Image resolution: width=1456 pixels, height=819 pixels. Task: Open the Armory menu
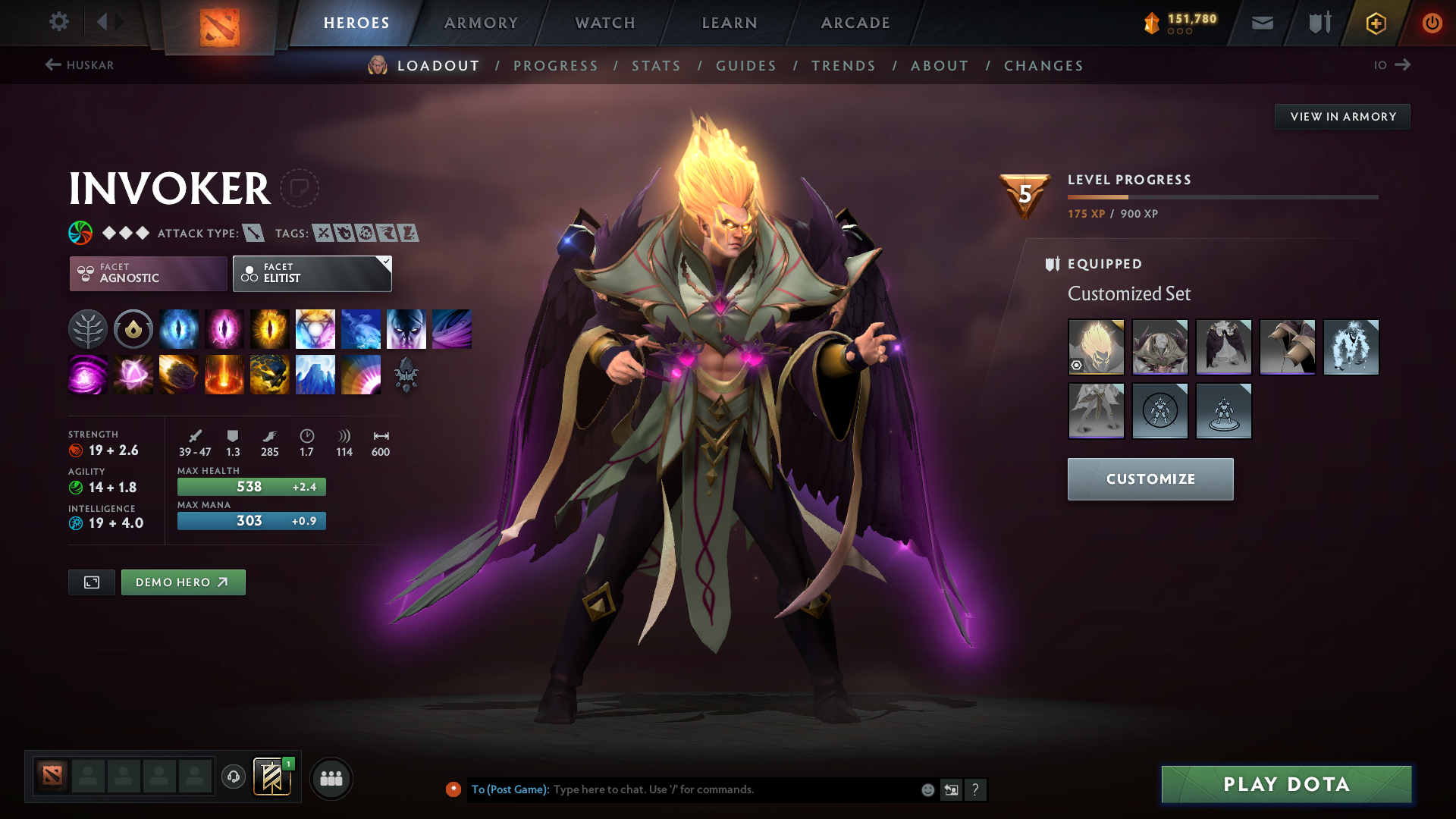pos(481,23)
